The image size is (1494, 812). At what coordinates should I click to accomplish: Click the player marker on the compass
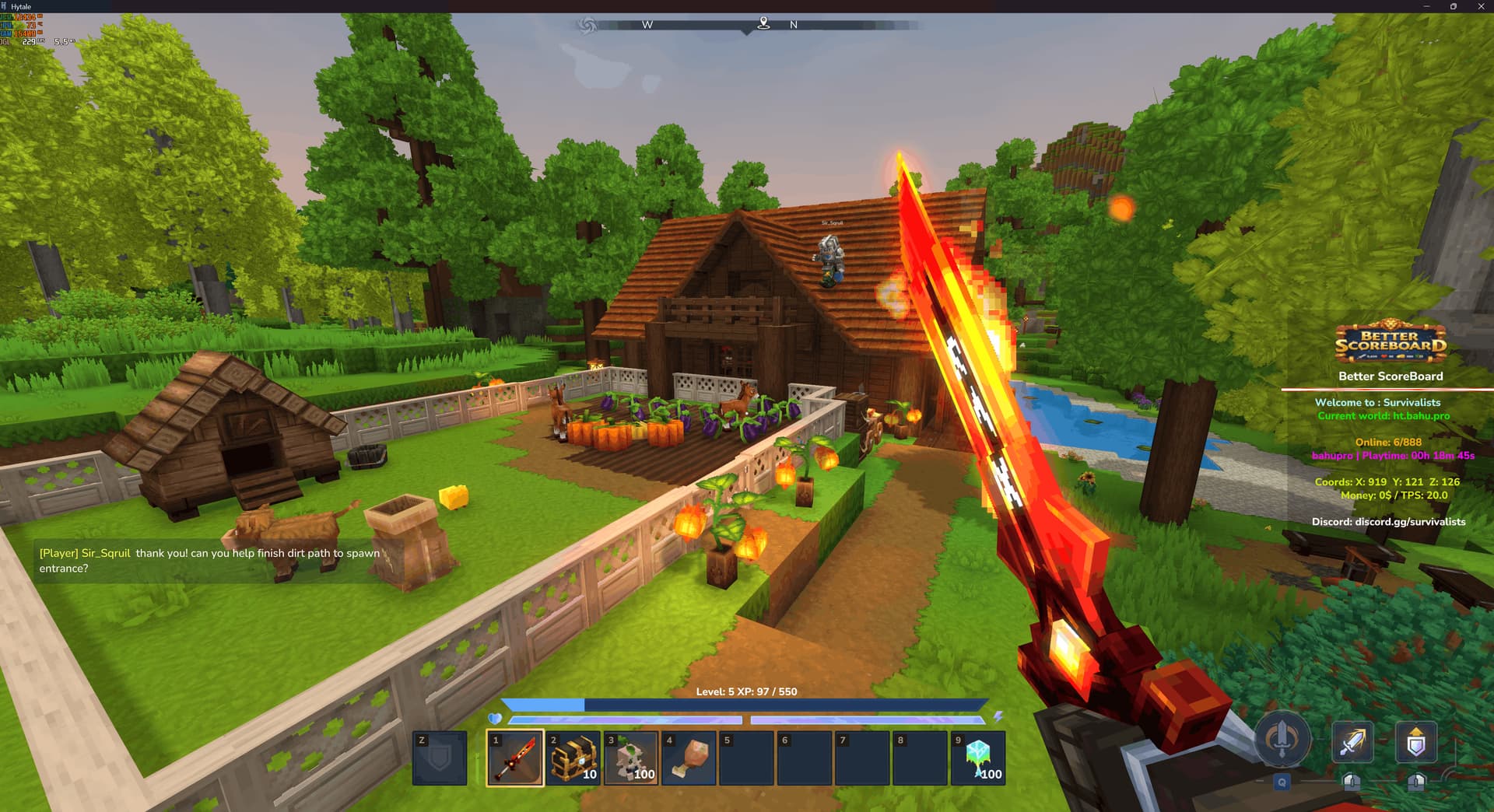click(763, 24)
